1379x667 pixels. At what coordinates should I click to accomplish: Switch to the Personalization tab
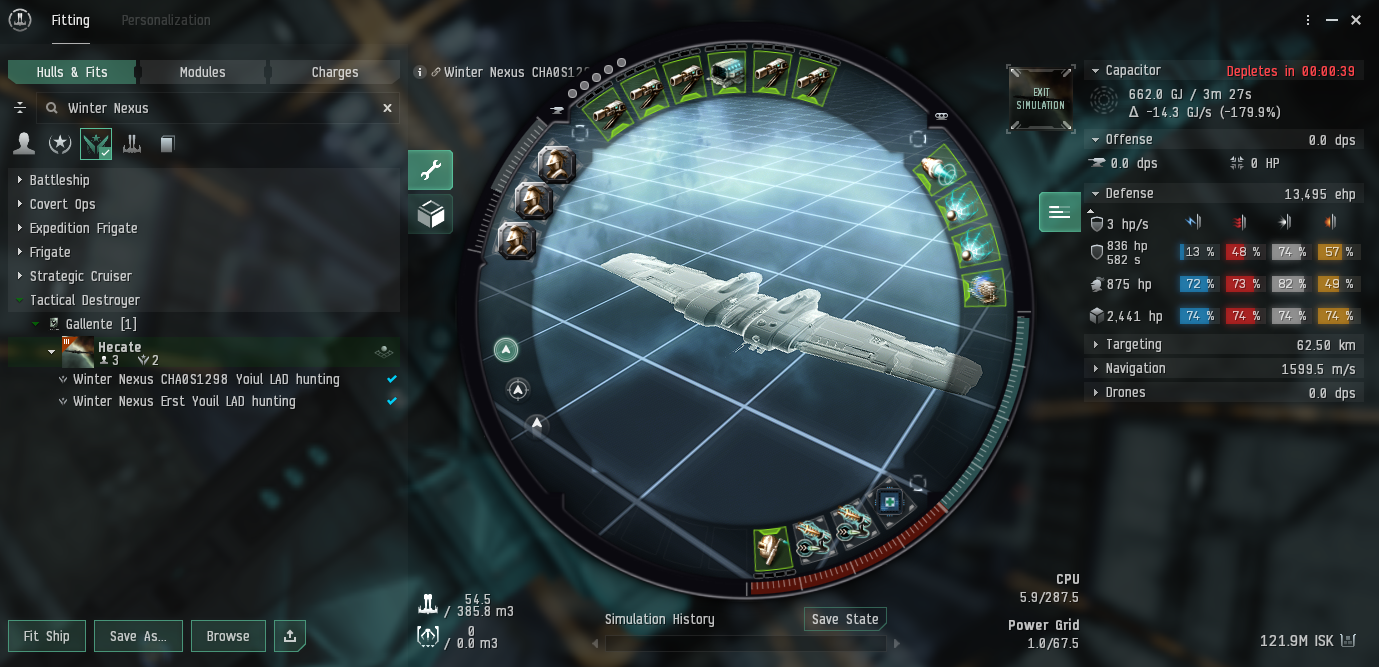pos(165,20)
